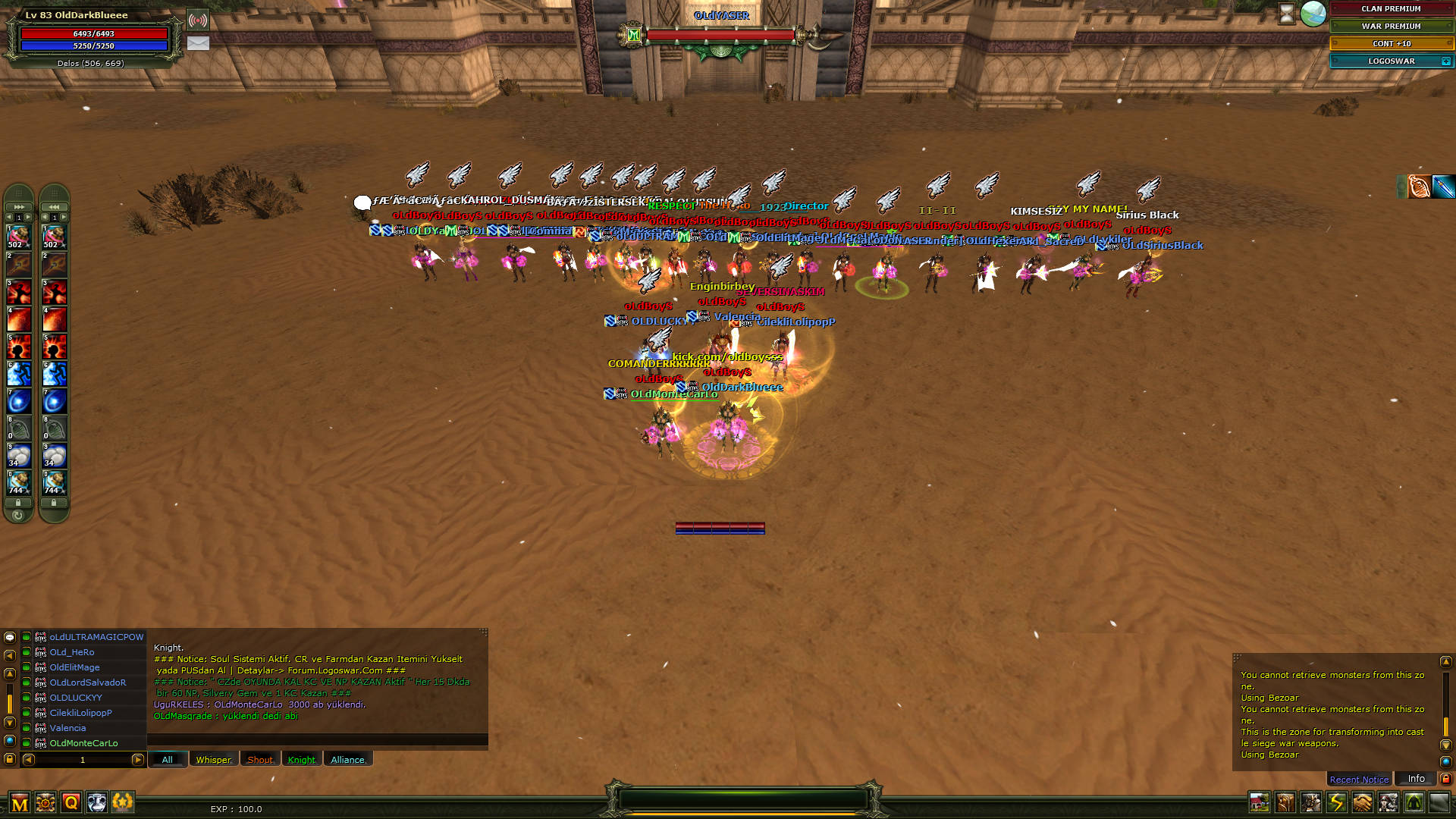
Task: Select party member OLd_HeRo in the list
Action: [x=72, y=652]
